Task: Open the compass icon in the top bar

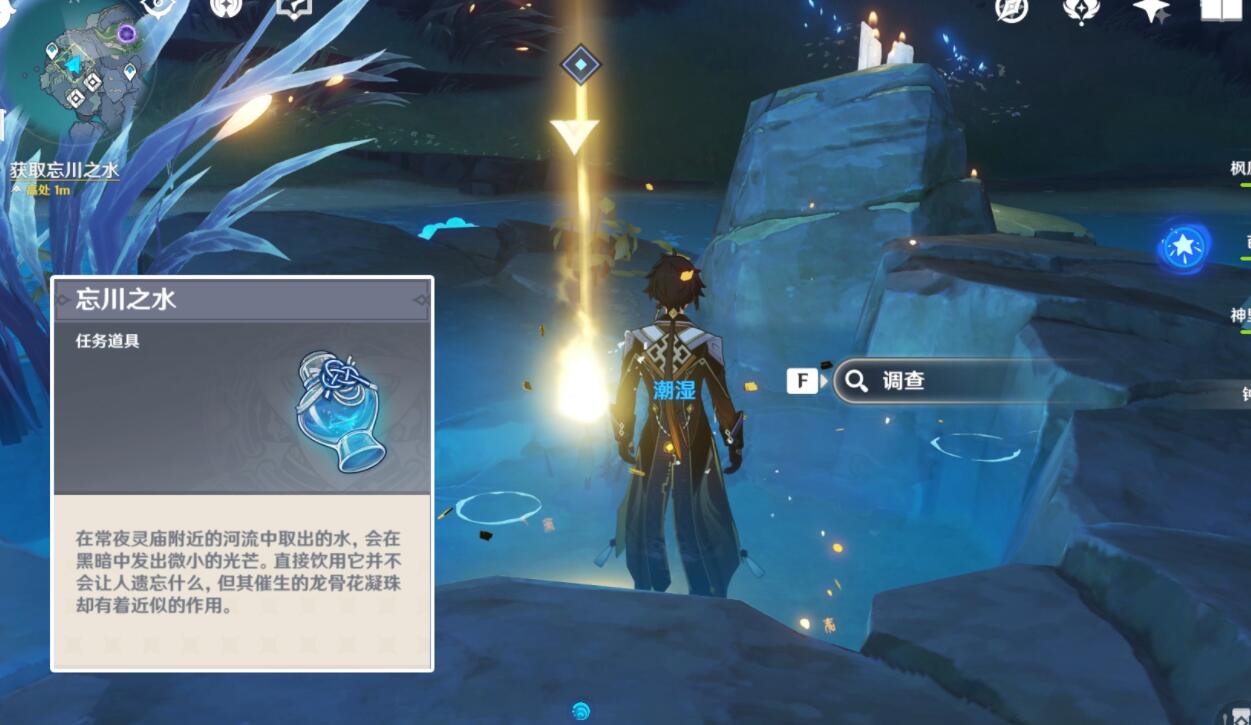Action: pyautogui.click(x=1012, y=9)
